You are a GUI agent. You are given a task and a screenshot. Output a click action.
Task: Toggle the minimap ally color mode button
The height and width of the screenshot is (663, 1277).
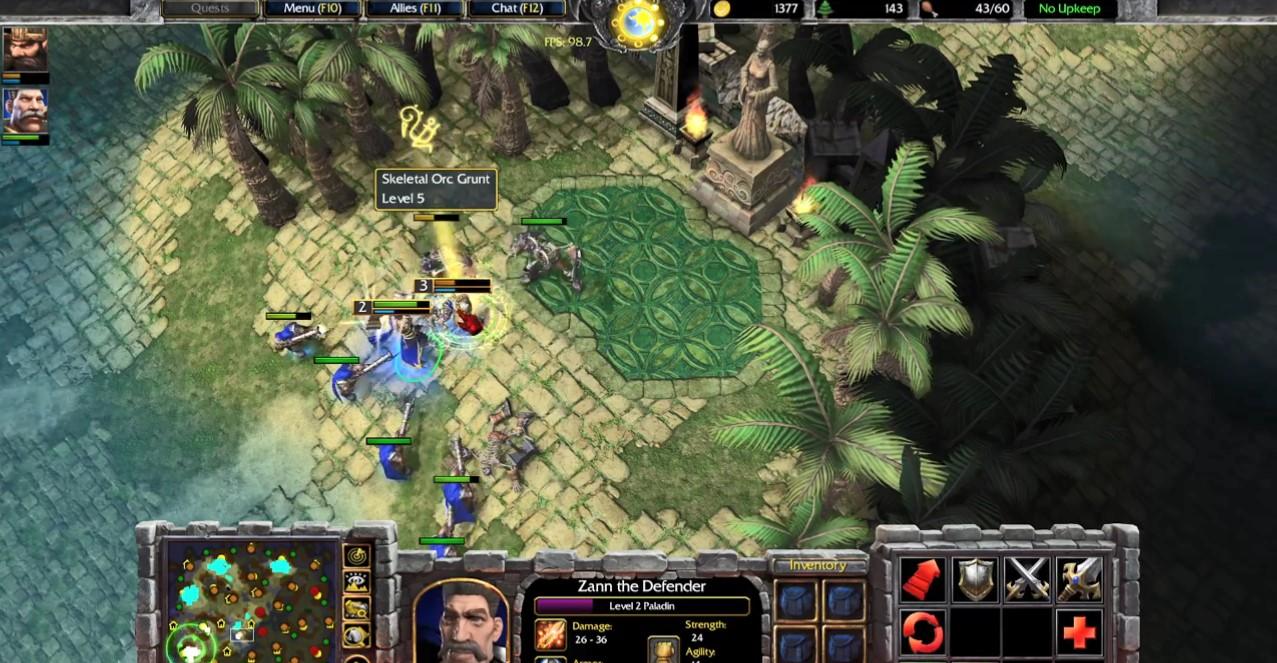[357, 608]
